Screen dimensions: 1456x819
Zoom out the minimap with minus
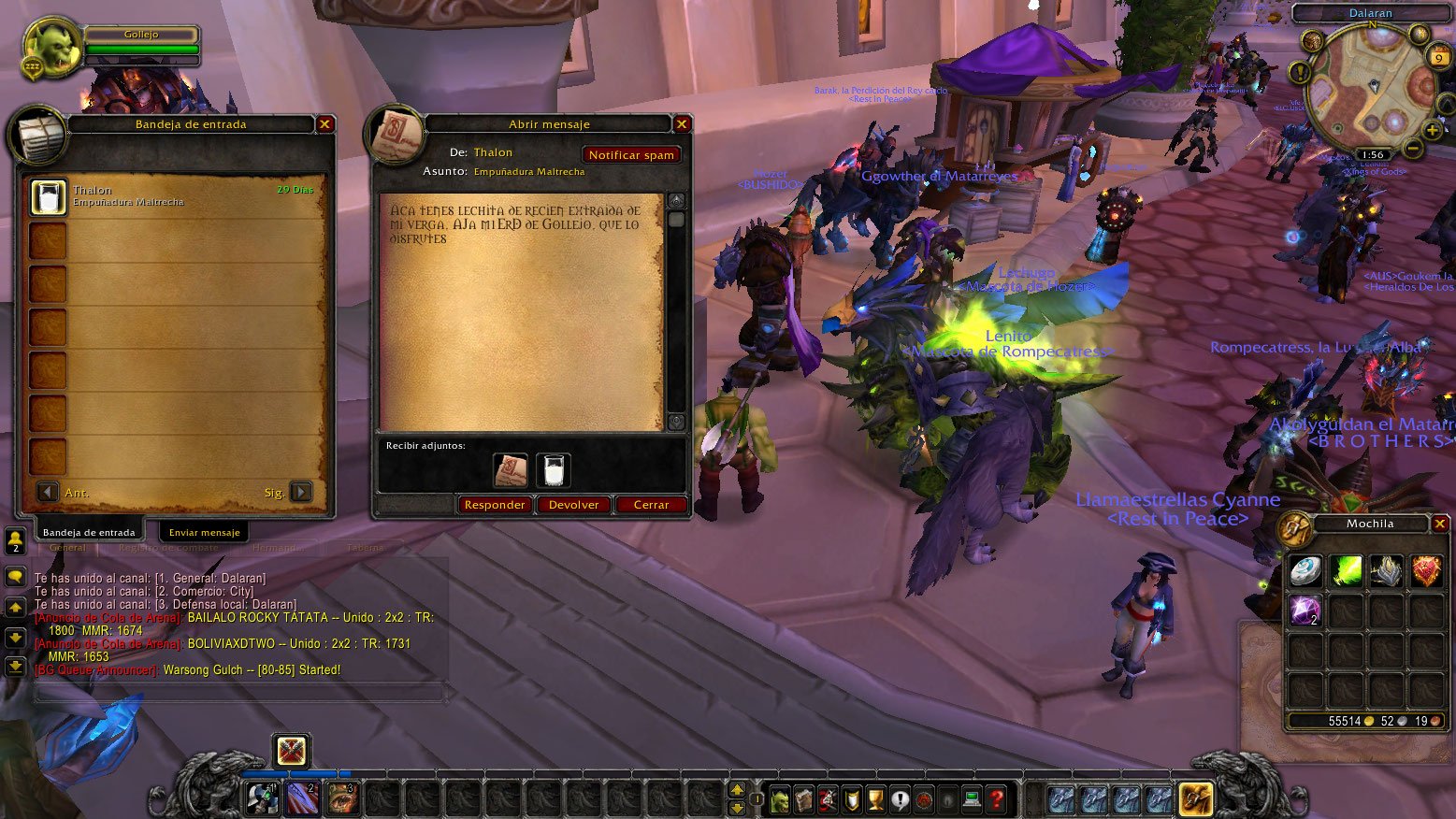[1413, 149]
